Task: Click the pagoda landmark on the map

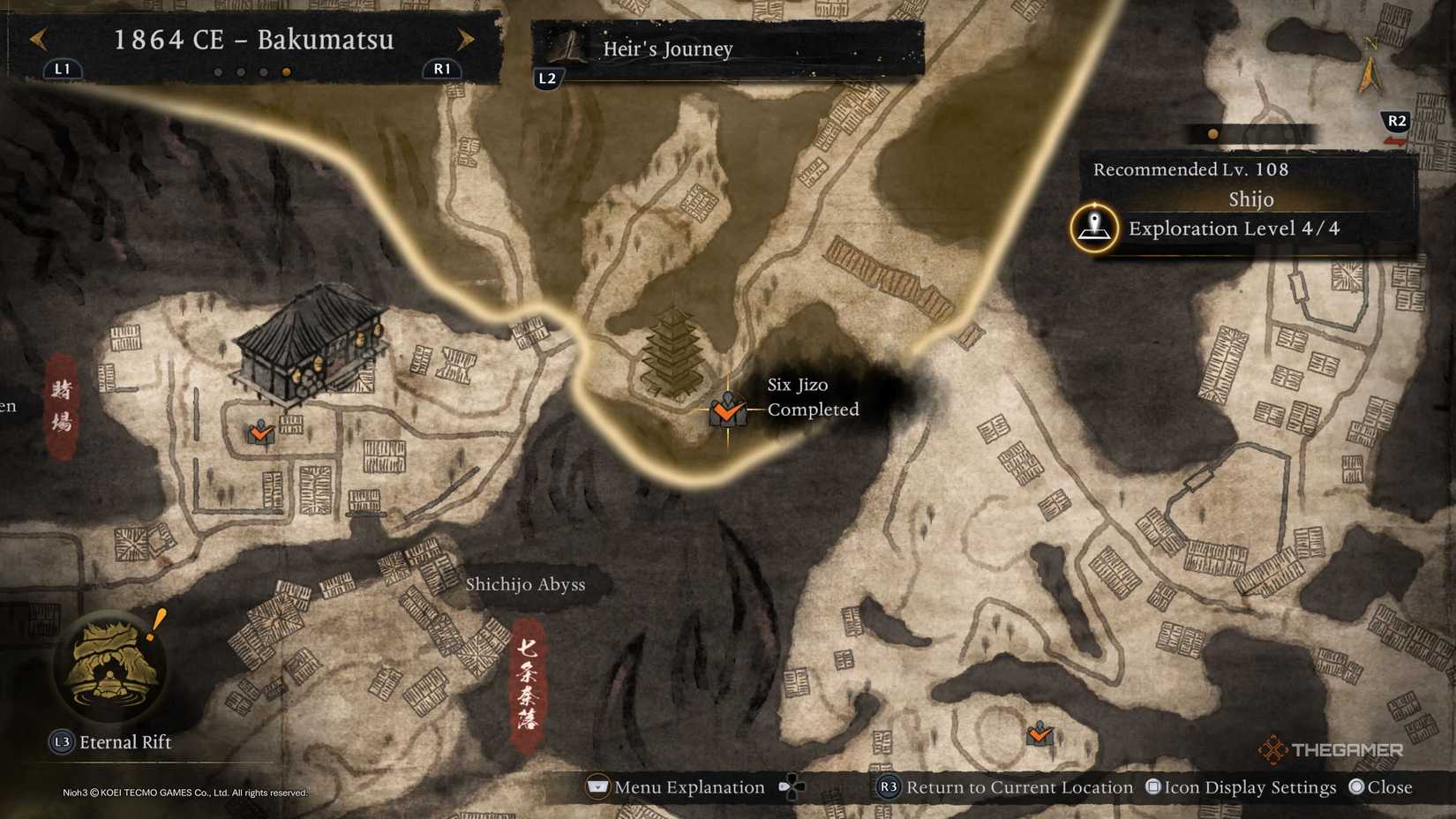Action: [672, 349]
